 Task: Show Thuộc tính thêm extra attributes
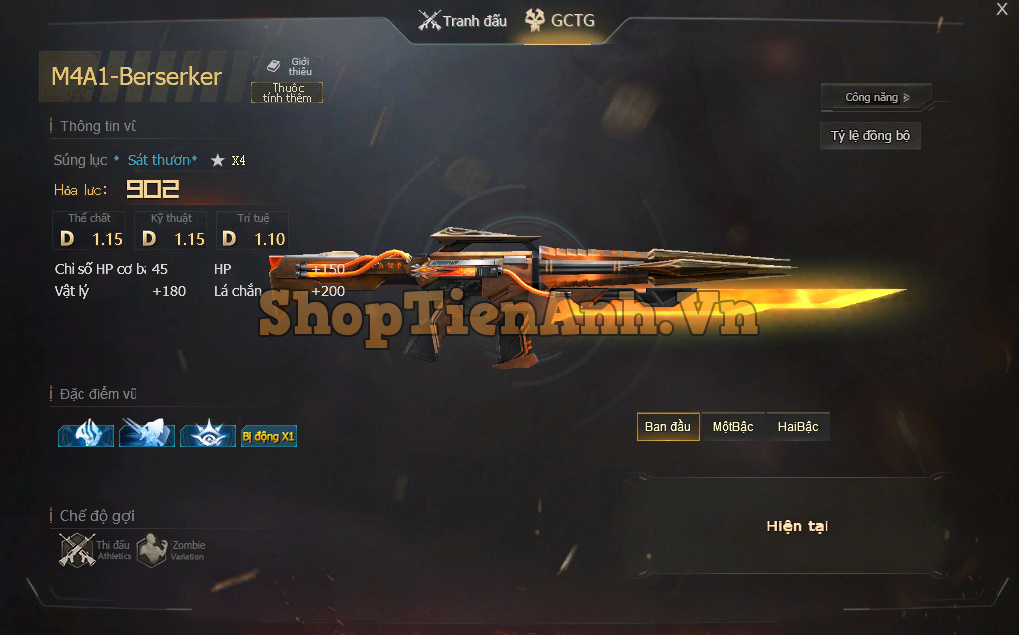point(287,93)
